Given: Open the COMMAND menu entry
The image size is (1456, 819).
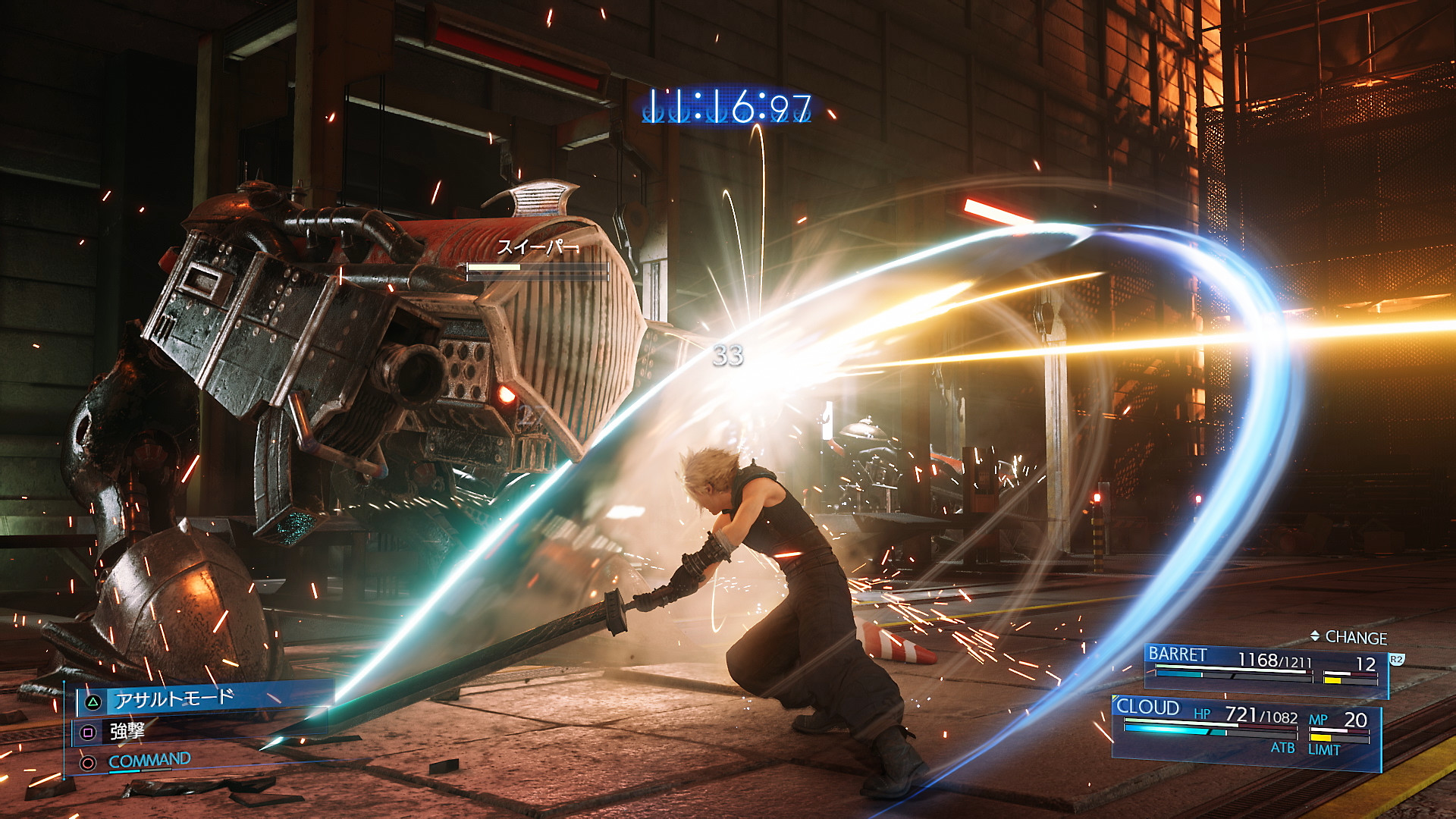Looking at the screenshot, I should [149, 761].
